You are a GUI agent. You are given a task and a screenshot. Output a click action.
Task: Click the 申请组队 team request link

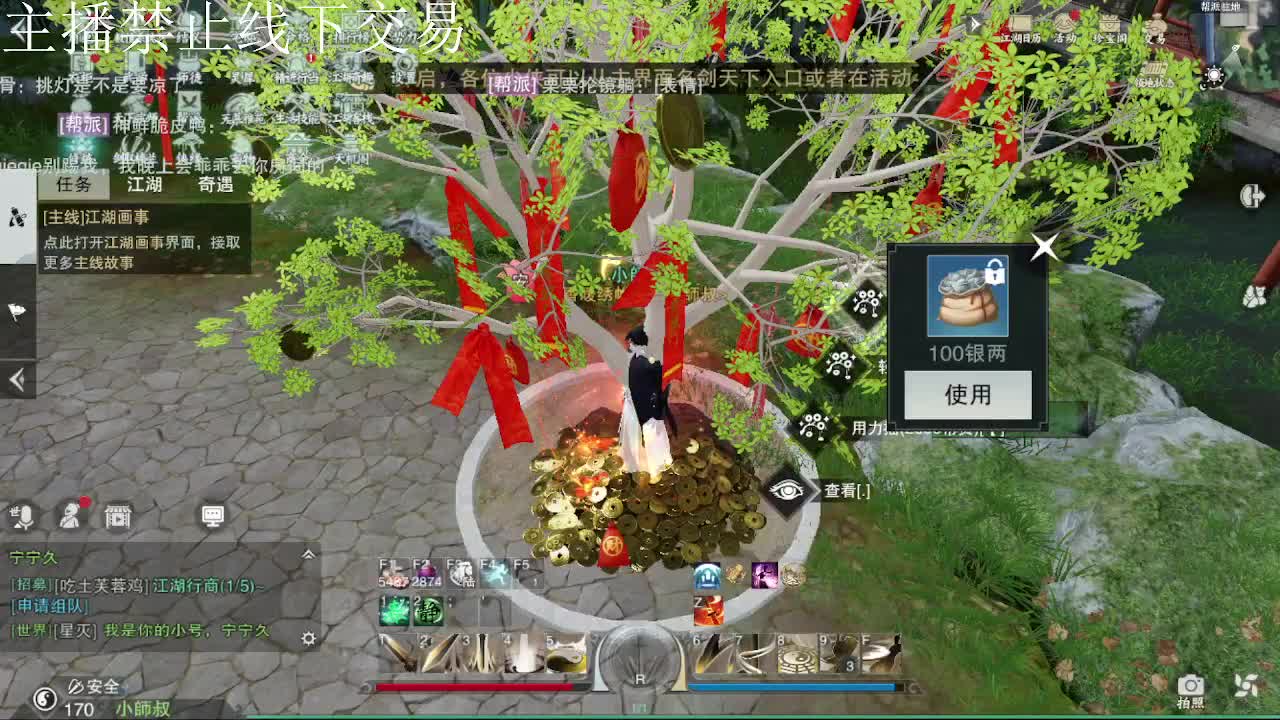click(x=49, y=606)
